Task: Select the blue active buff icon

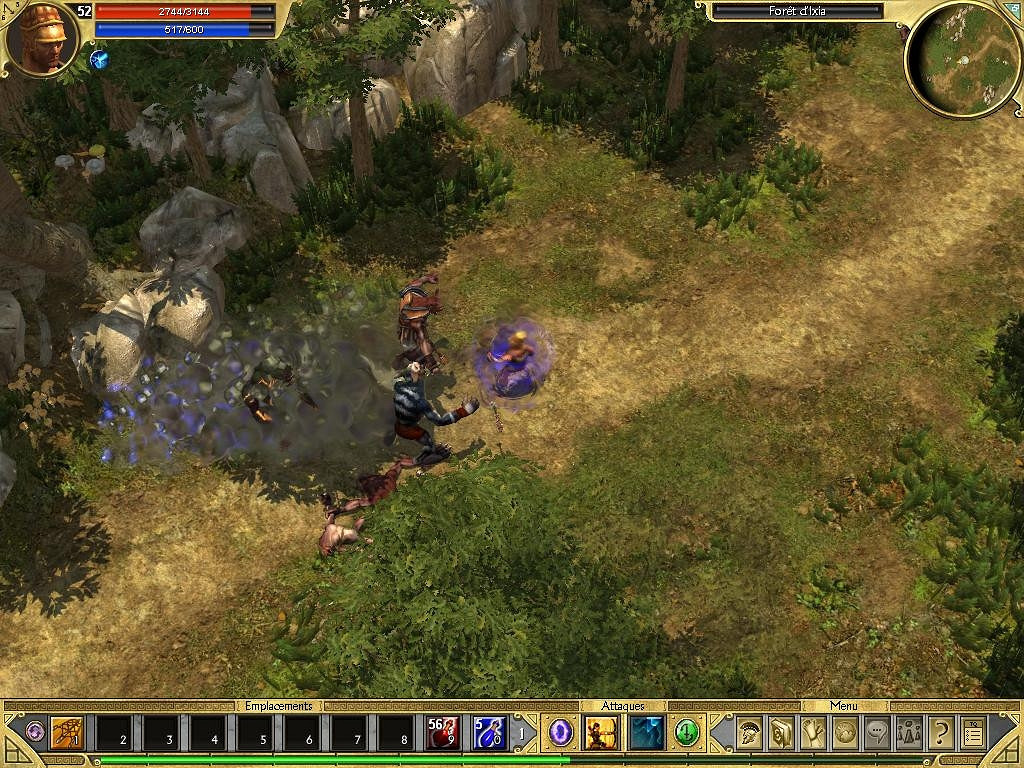Action: click(99, 59)
